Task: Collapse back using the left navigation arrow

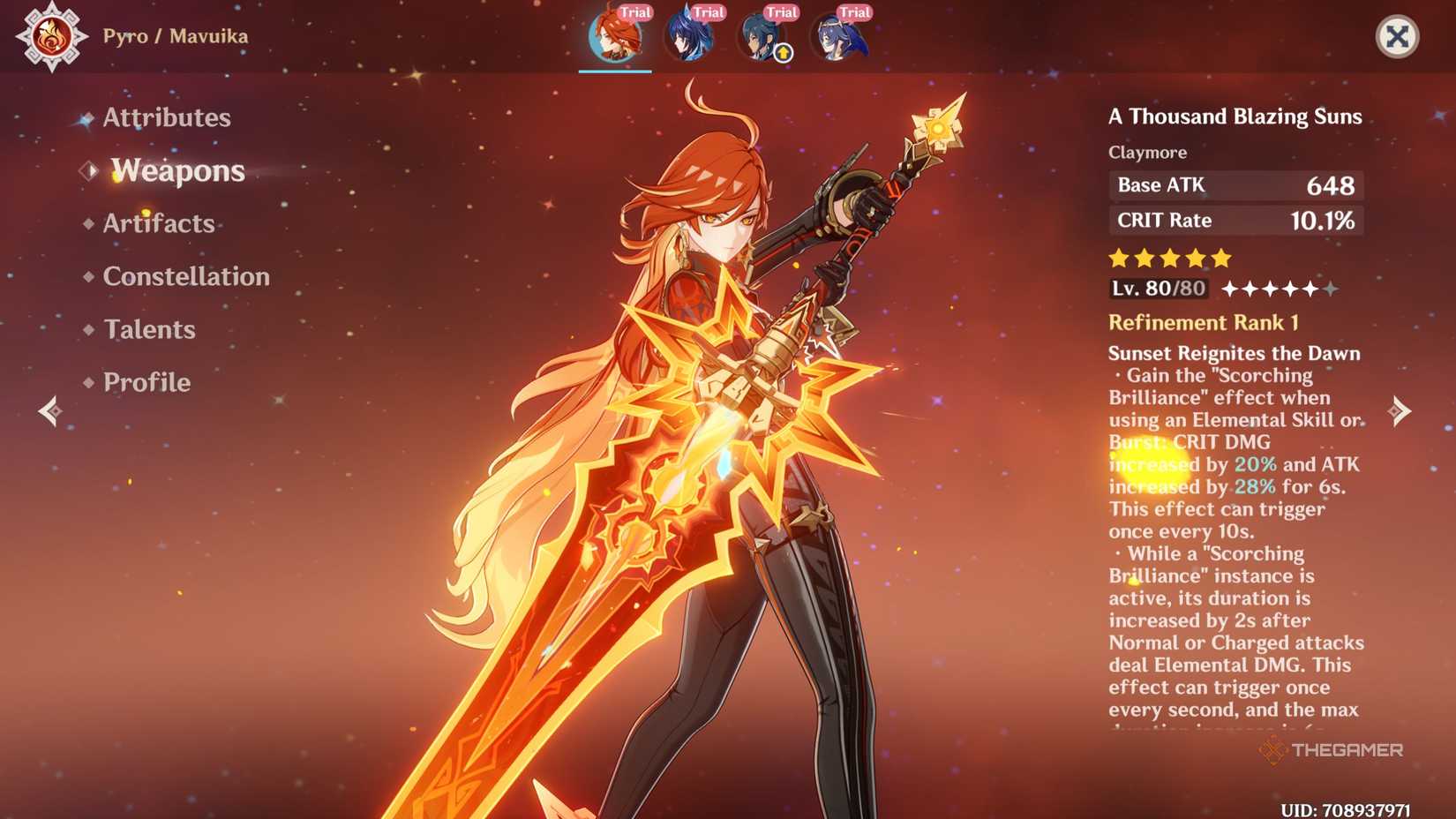Action: (49, 410)
